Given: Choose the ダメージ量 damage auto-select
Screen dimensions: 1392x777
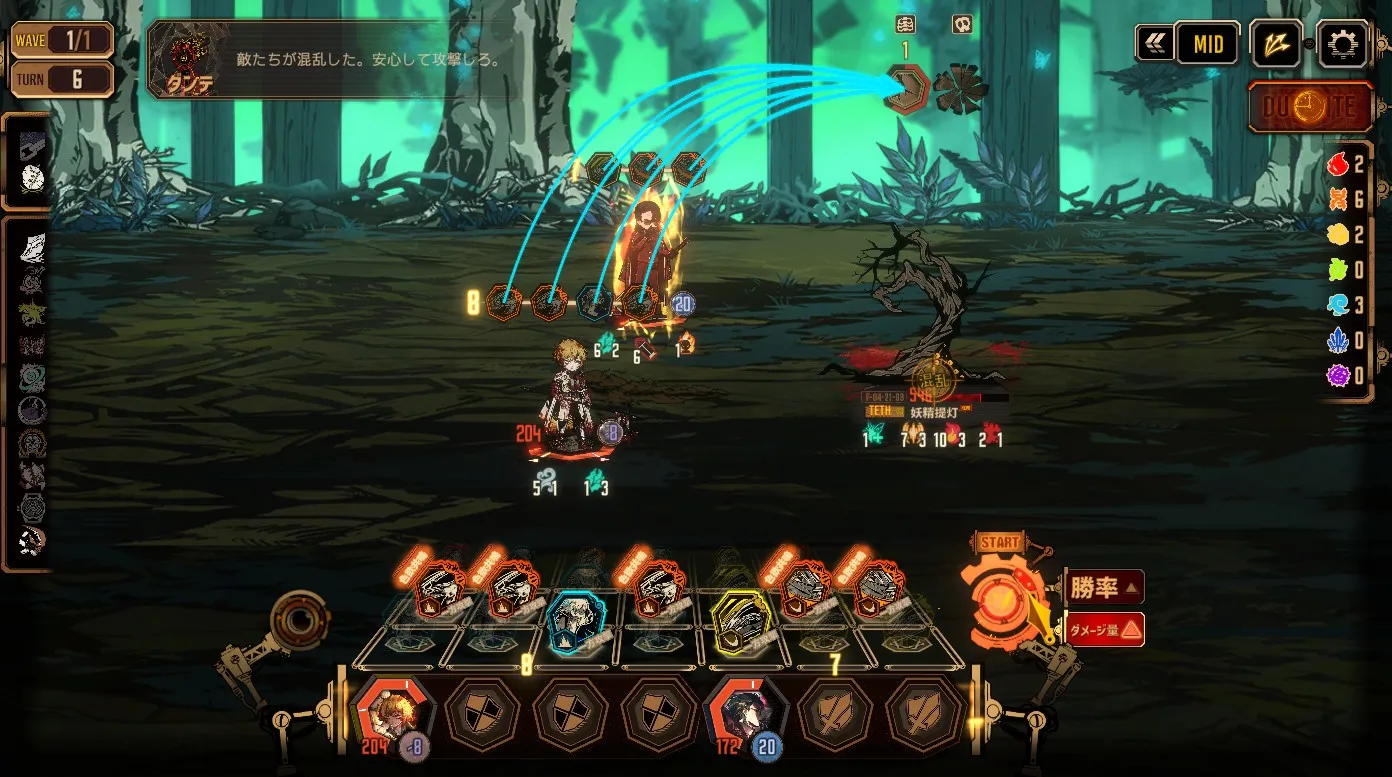Looking at the screenshot, I should (x=1104, y=629).
